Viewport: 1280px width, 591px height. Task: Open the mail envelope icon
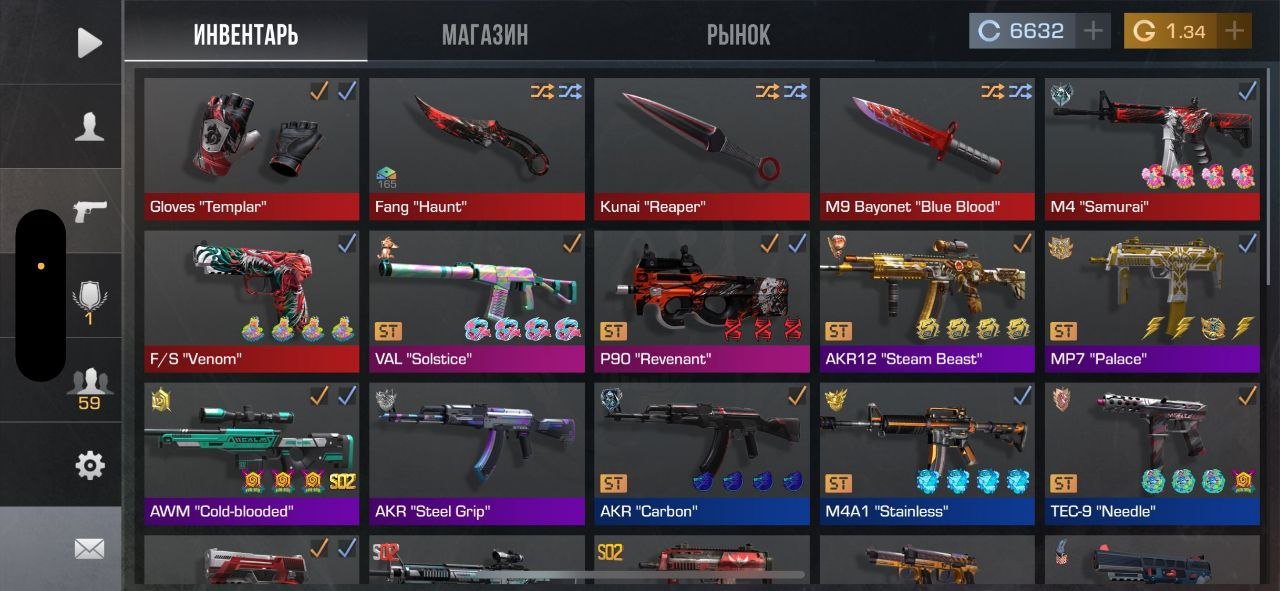click(x=90, y=548)
